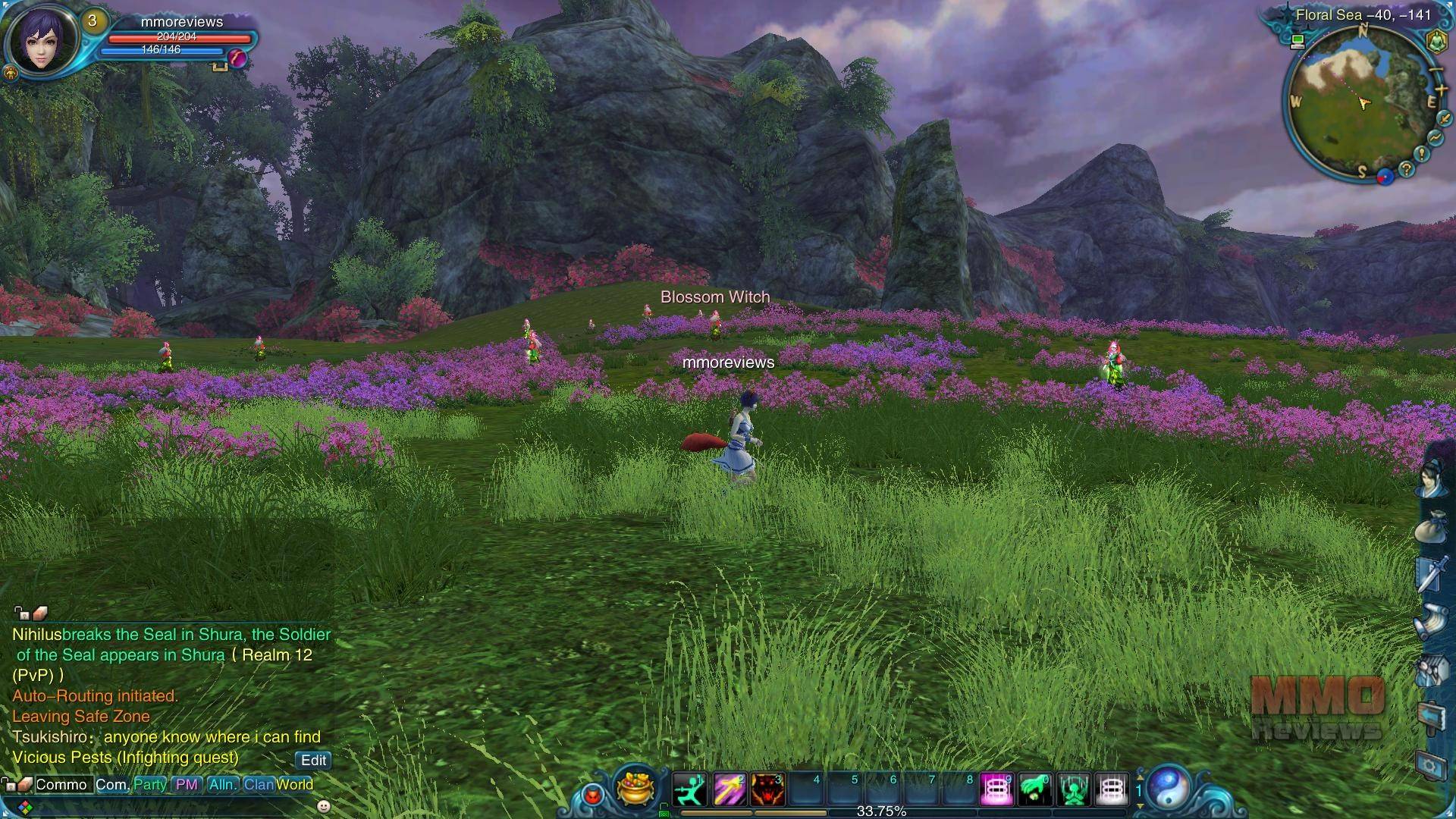The image size is (1456, 819).
Task: Click the chat Edit button
Action: click(313, 760)
